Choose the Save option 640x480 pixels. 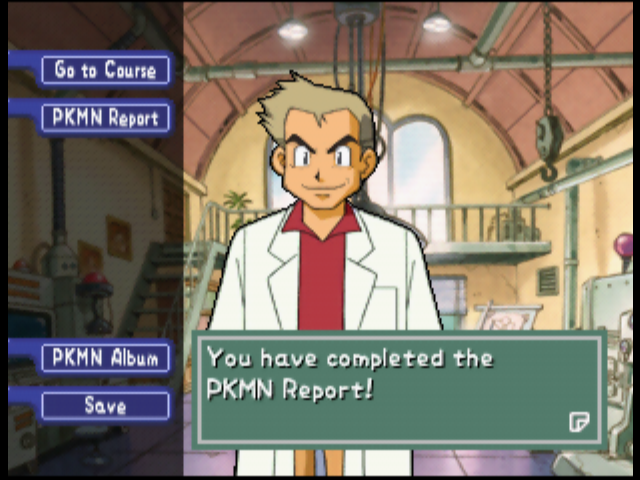click(105, 406)
